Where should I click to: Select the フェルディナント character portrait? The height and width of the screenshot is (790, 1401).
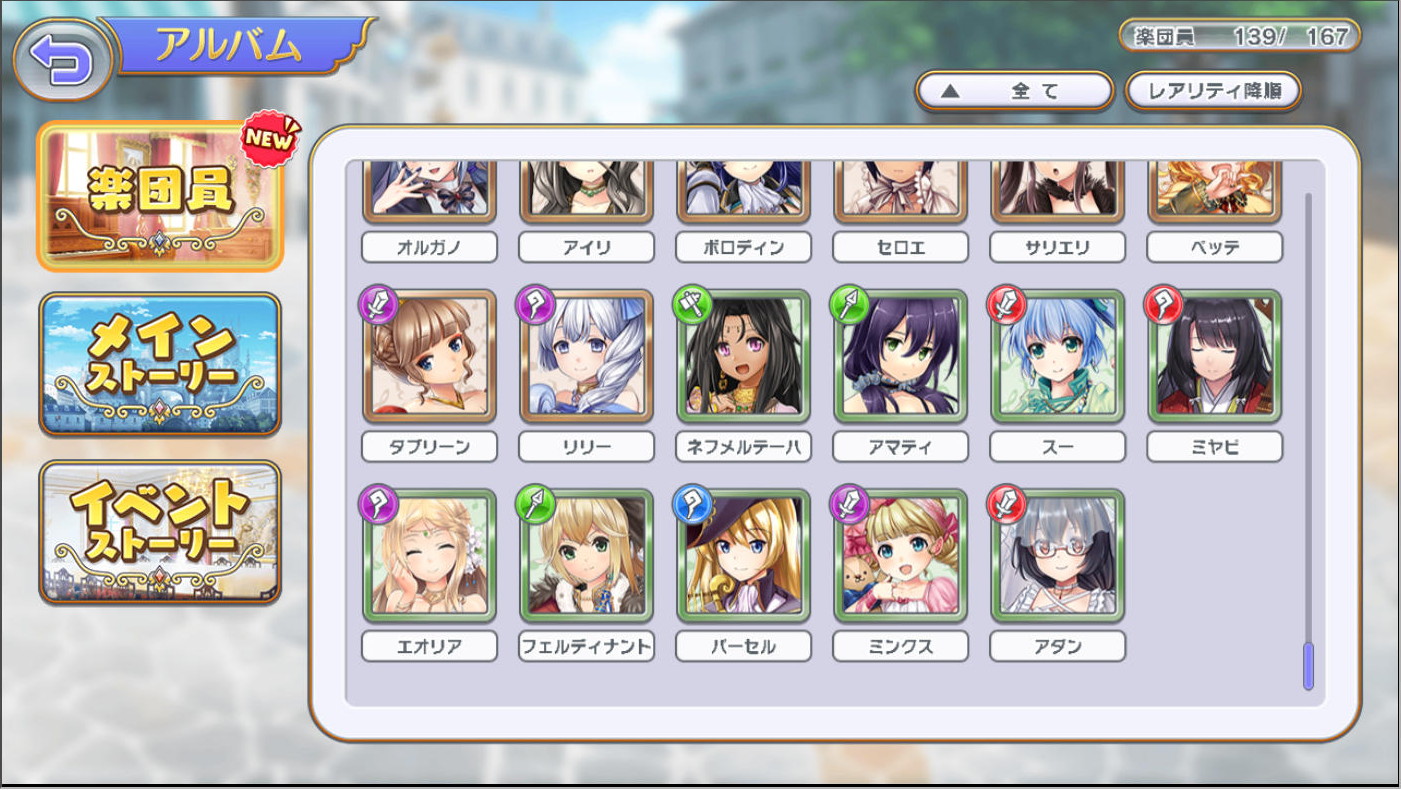pos(586,556)
